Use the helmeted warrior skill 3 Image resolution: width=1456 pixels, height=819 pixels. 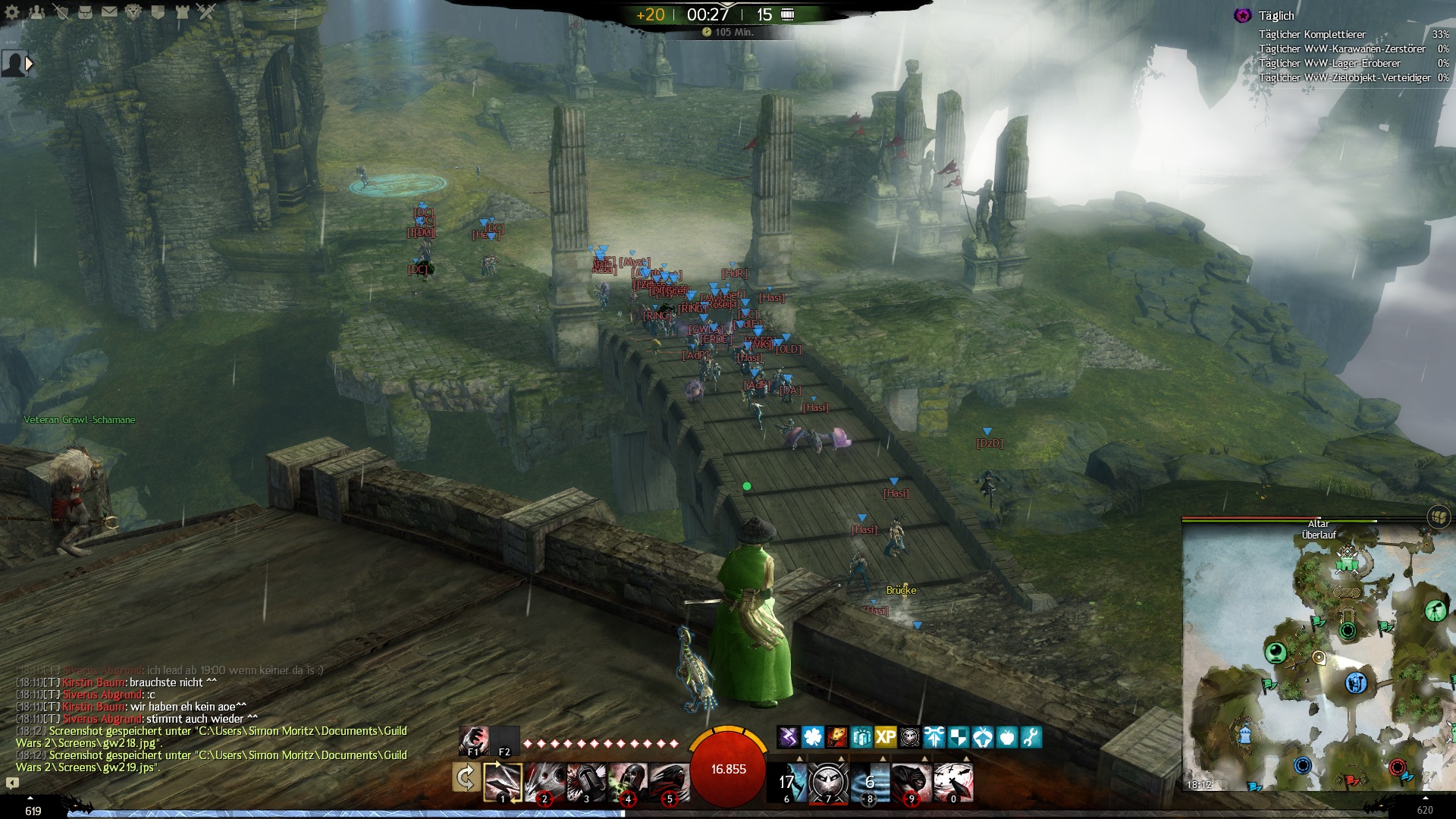[586, 782]
